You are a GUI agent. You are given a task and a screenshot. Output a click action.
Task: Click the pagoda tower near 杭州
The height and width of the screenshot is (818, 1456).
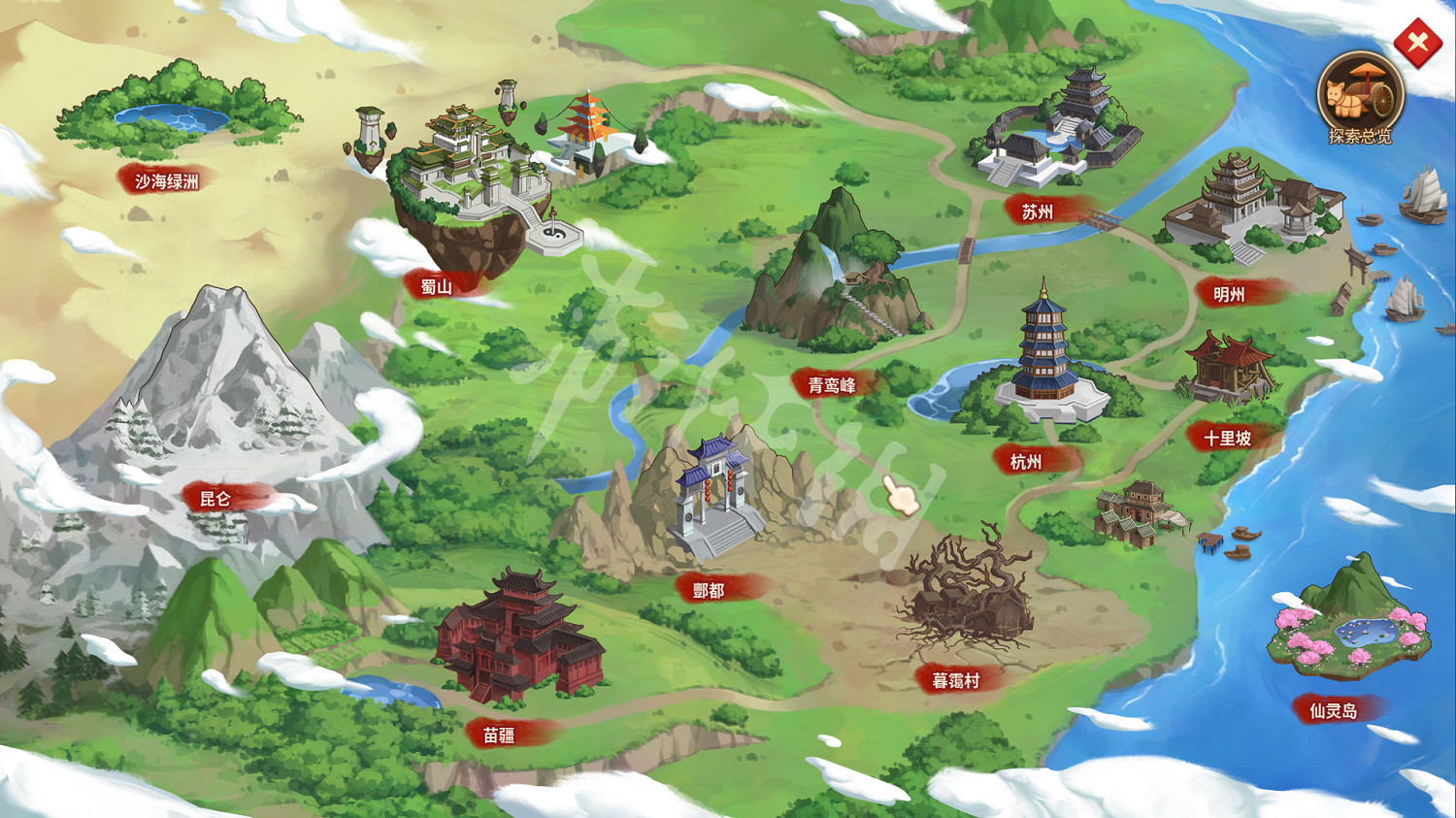[x=1042, y=349]
